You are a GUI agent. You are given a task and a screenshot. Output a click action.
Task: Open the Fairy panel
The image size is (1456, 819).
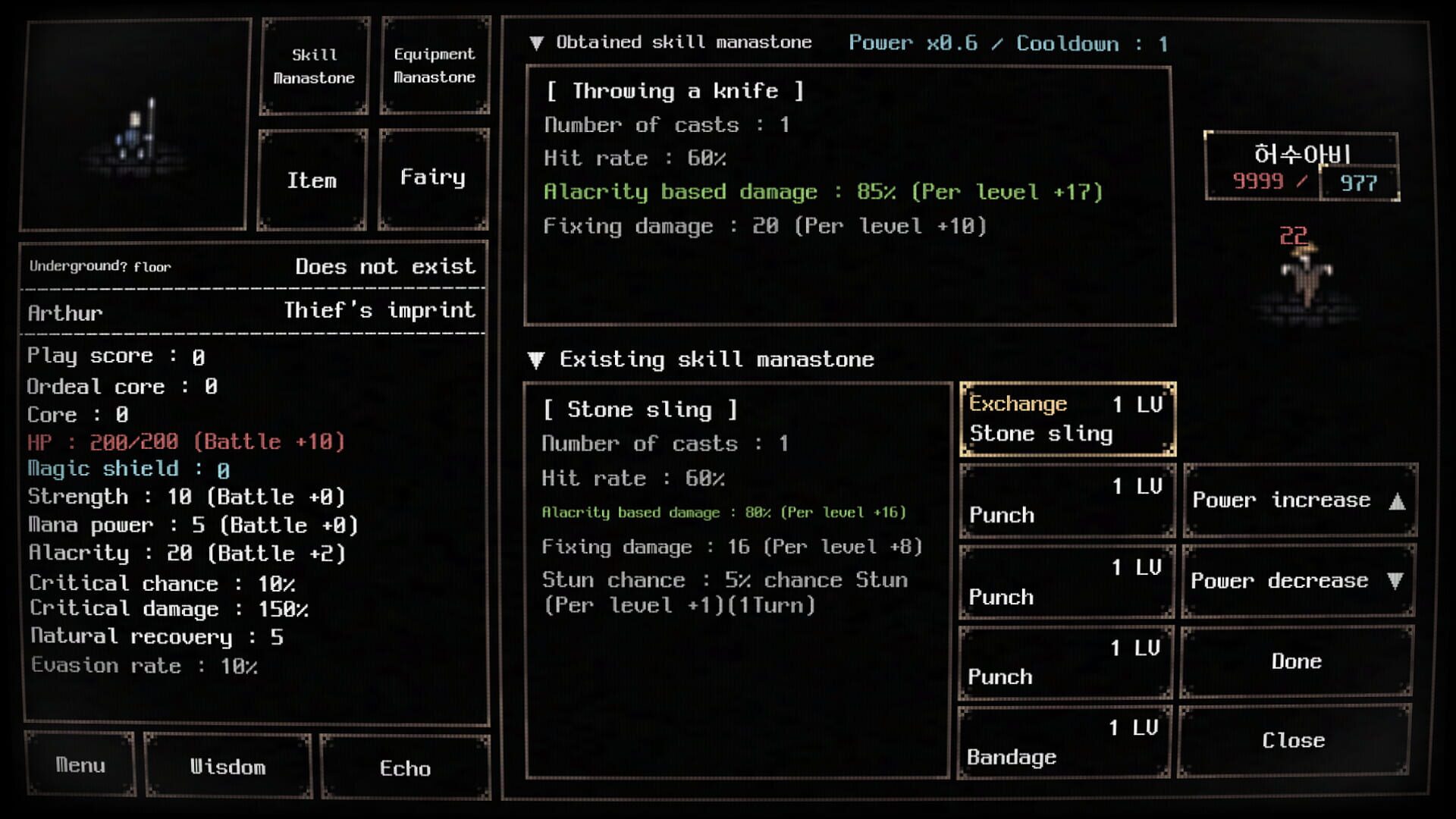pos(433,177)
